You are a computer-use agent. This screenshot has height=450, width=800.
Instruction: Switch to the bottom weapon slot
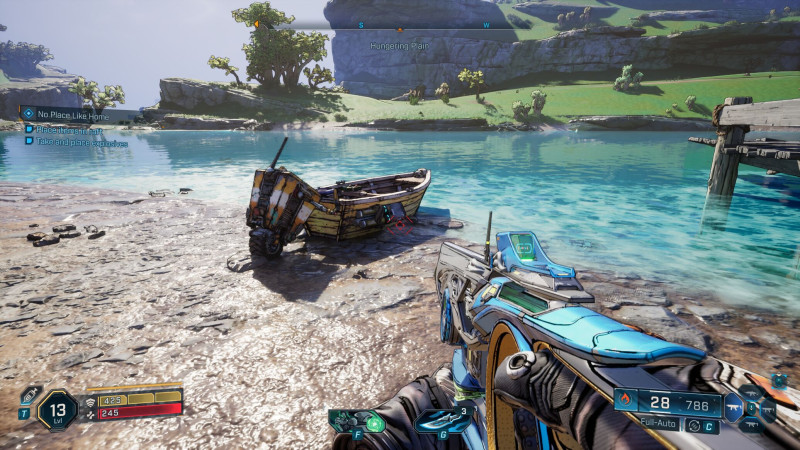tap(752, 424)
